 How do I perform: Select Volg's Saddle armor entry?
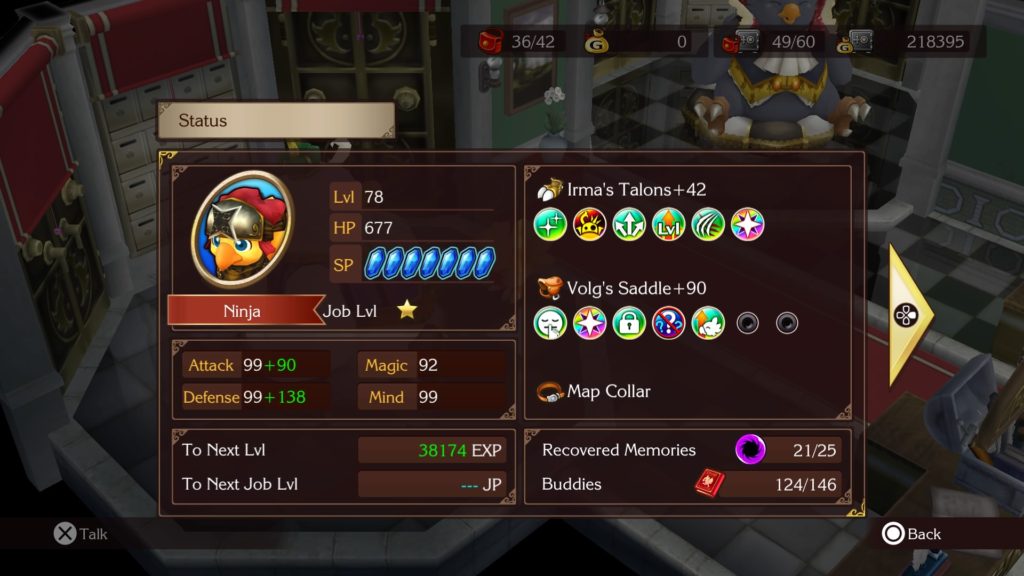(x=622, y=288)
